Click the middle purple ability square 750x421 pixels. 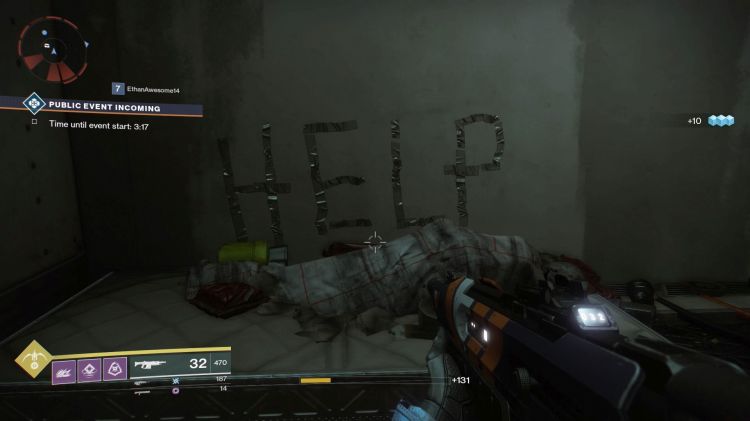tap(89, 370)
